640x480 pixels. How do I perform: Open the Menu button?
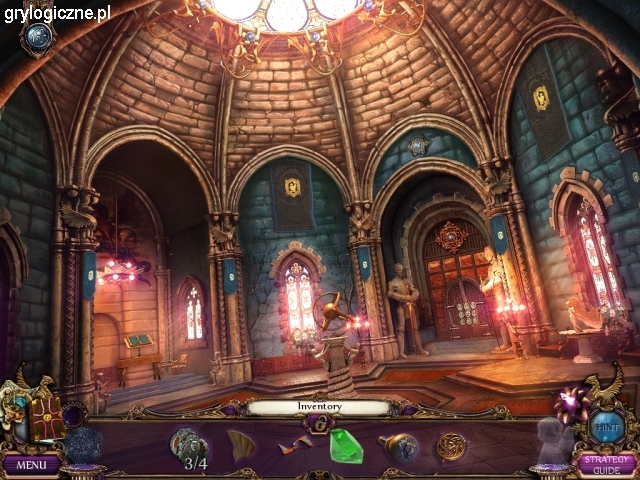click(x=31, y=465)
